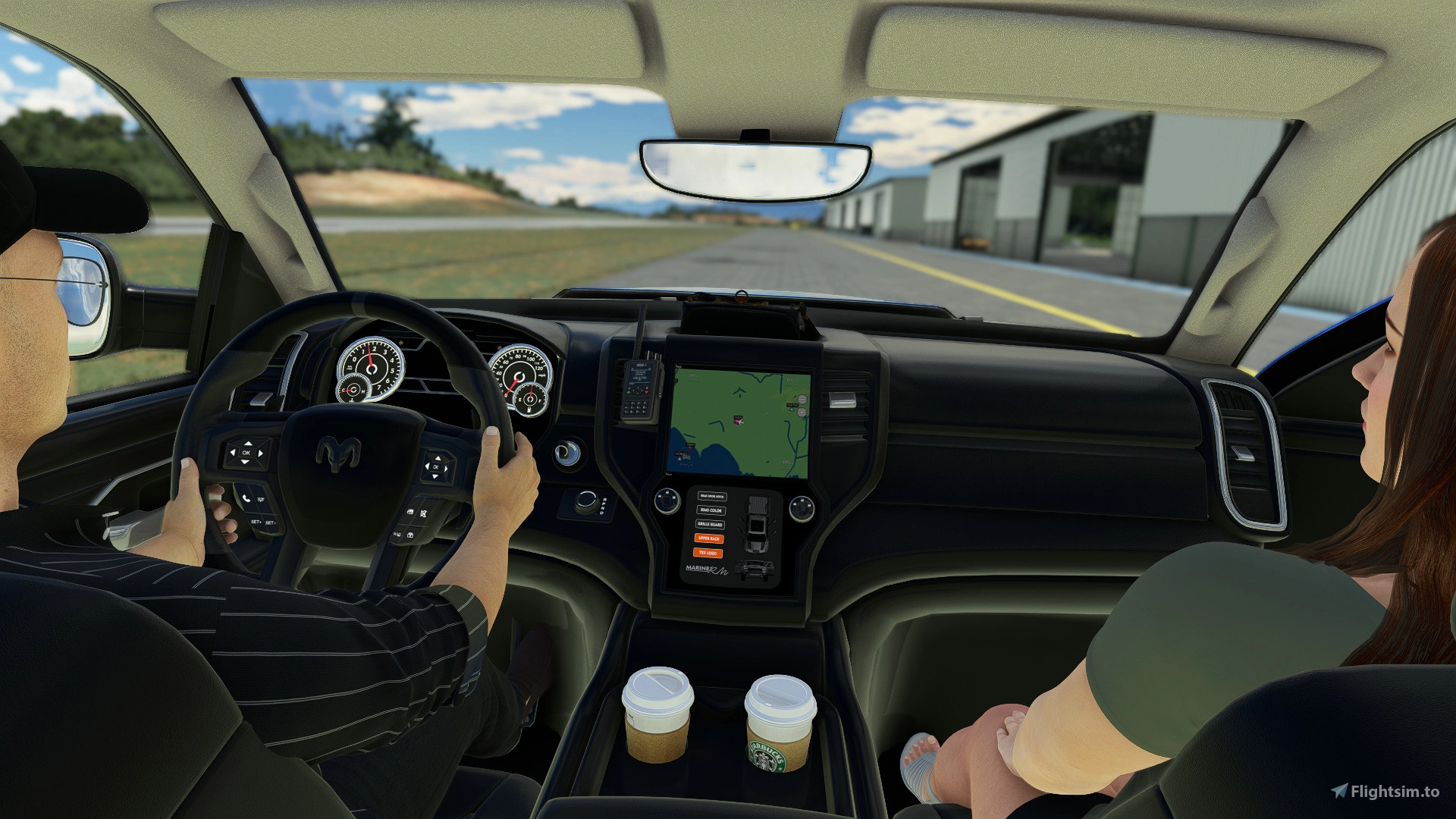Toggle the Grille Guard option
Image resolution: width=1456 pixels, height=819 pixels.
(710, 524)
